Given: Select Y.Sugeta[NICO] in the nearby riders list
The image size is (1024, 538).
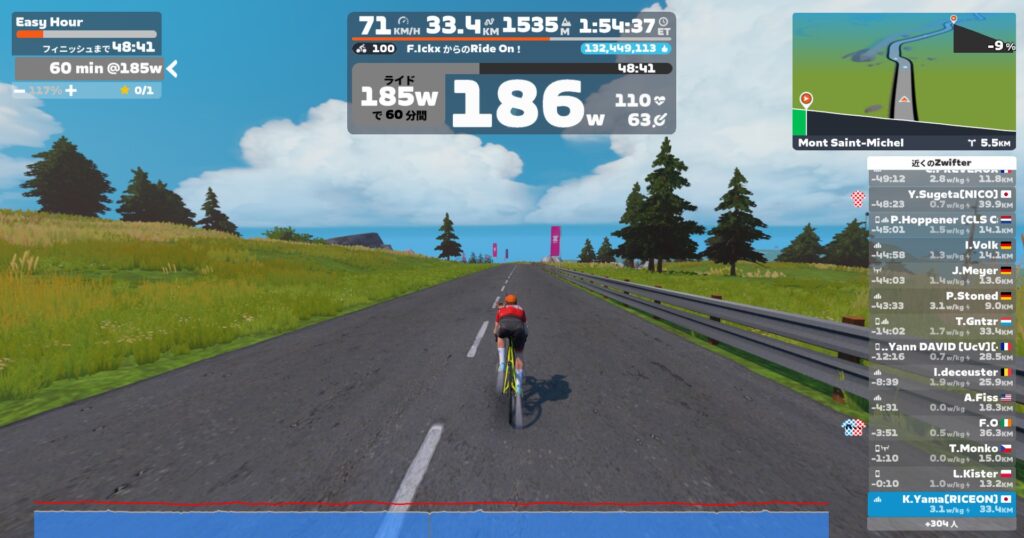Looking at the screenshot, I should point(941,199).
